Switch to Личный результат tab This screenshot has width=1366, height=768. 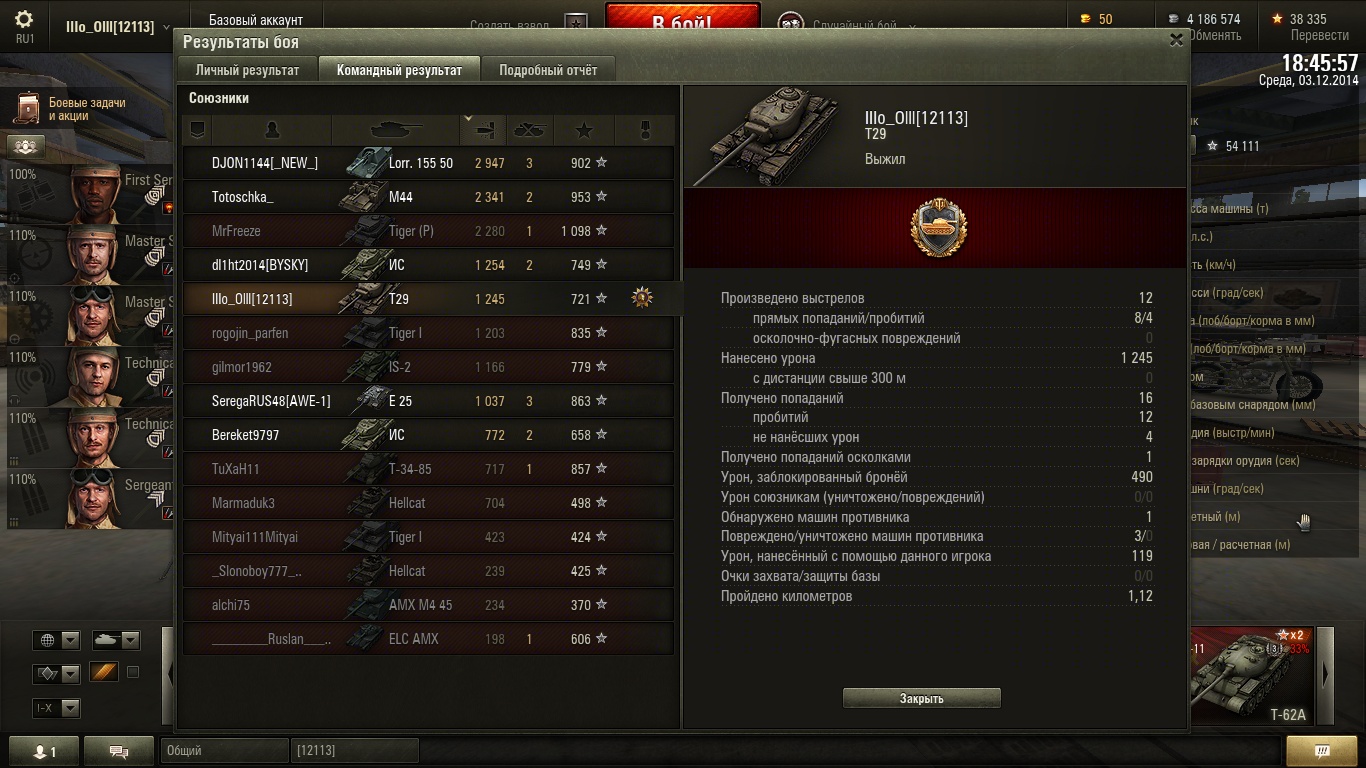click(247, 70)
